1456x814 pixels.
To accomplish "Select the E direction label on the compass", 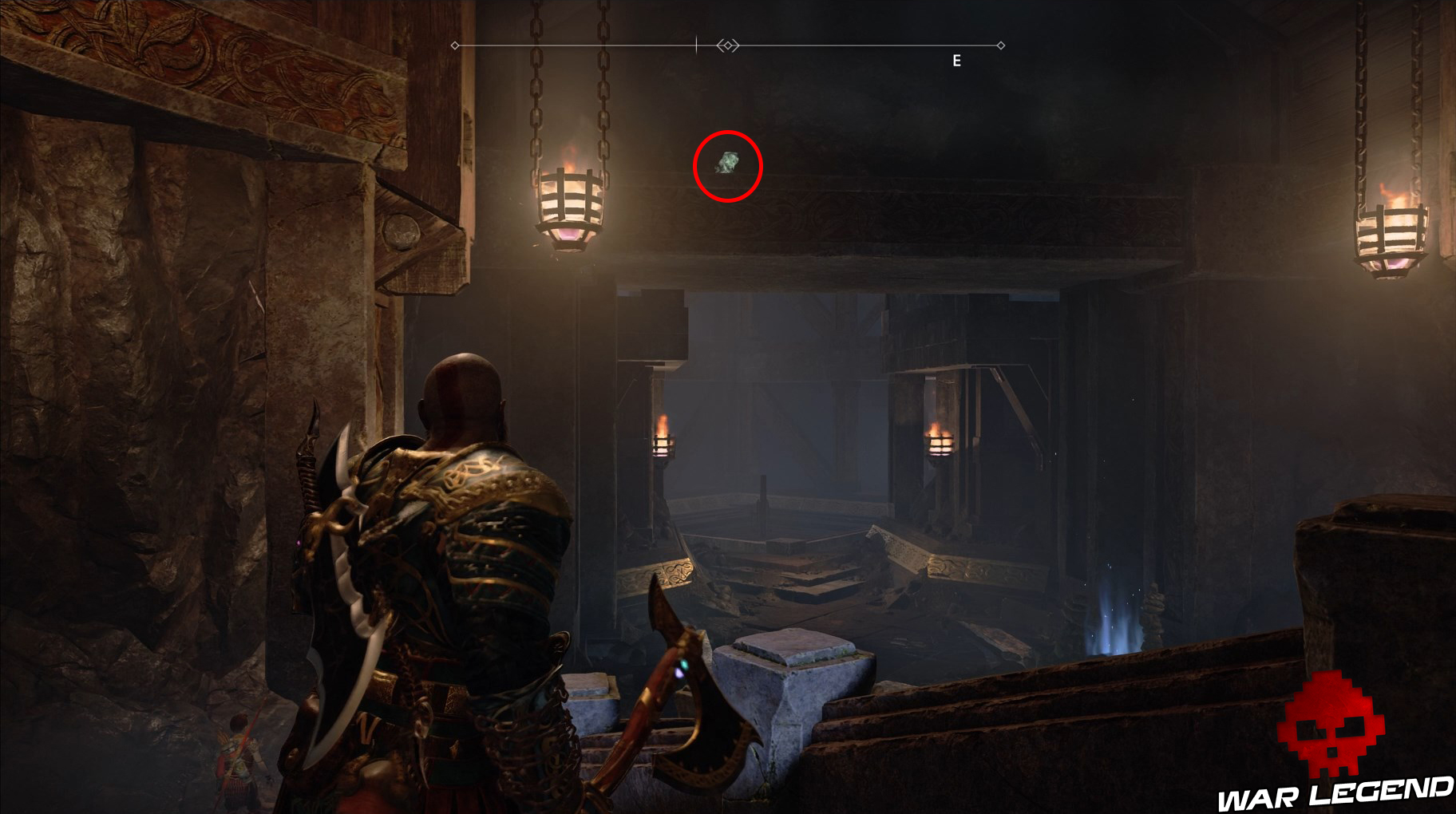I will pos(955,59).
